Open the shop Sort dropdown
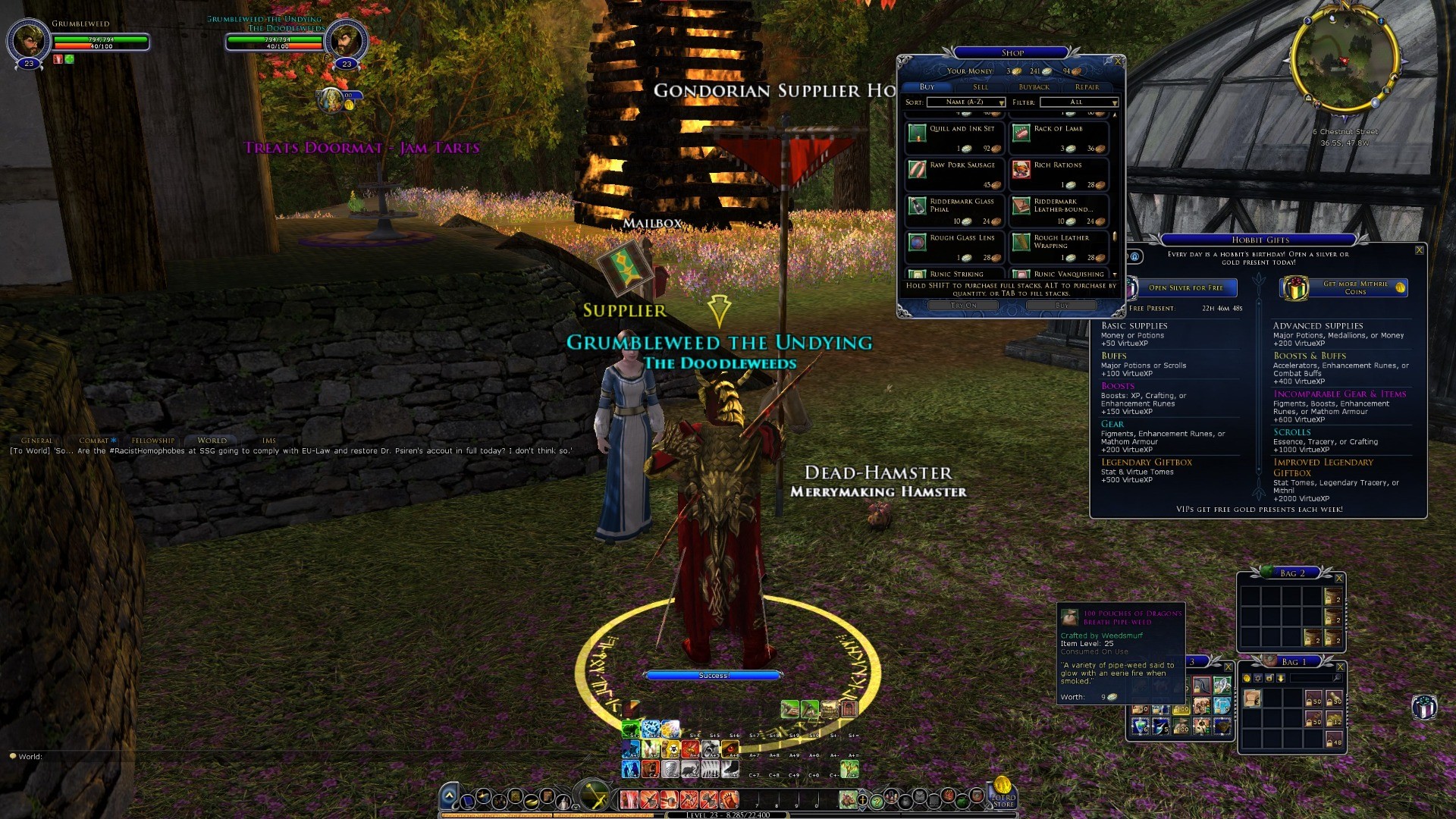Screen dimensions: 1456x819 pyautogui.click(x=965, y=102)
